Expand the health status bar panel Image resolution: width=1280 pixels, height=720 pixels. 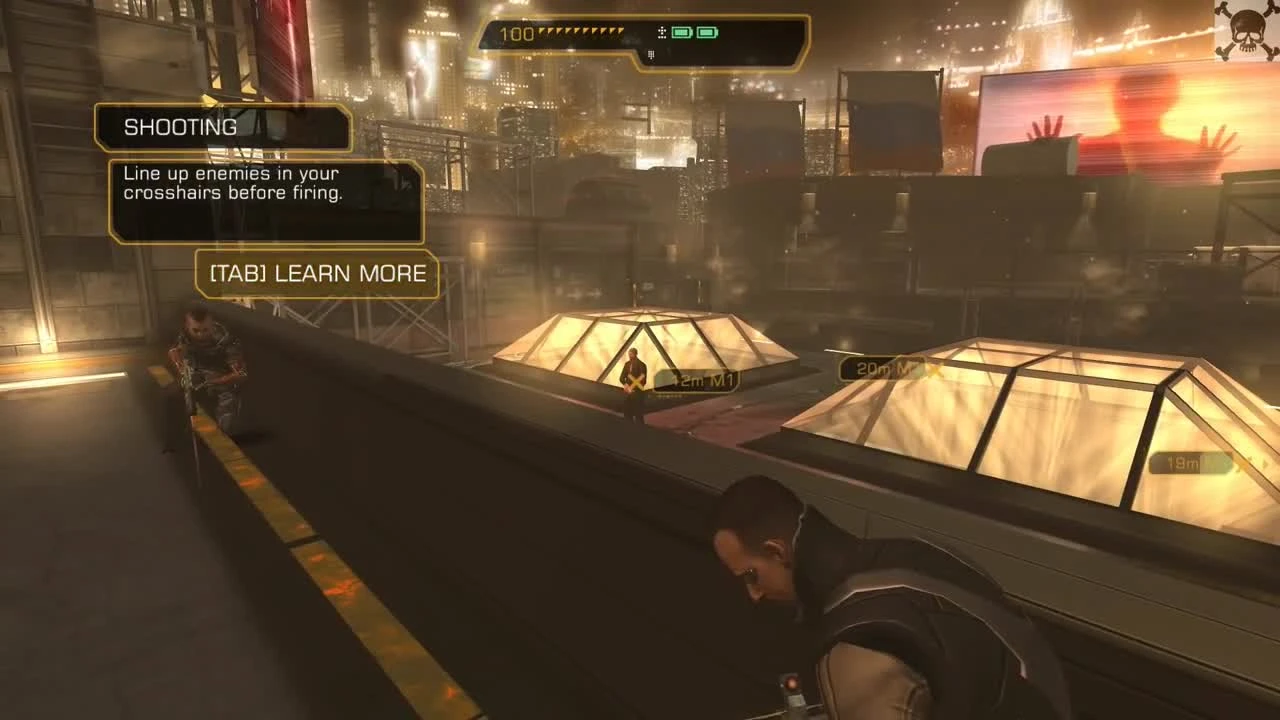pyautogui.click(x=640, y=35)
